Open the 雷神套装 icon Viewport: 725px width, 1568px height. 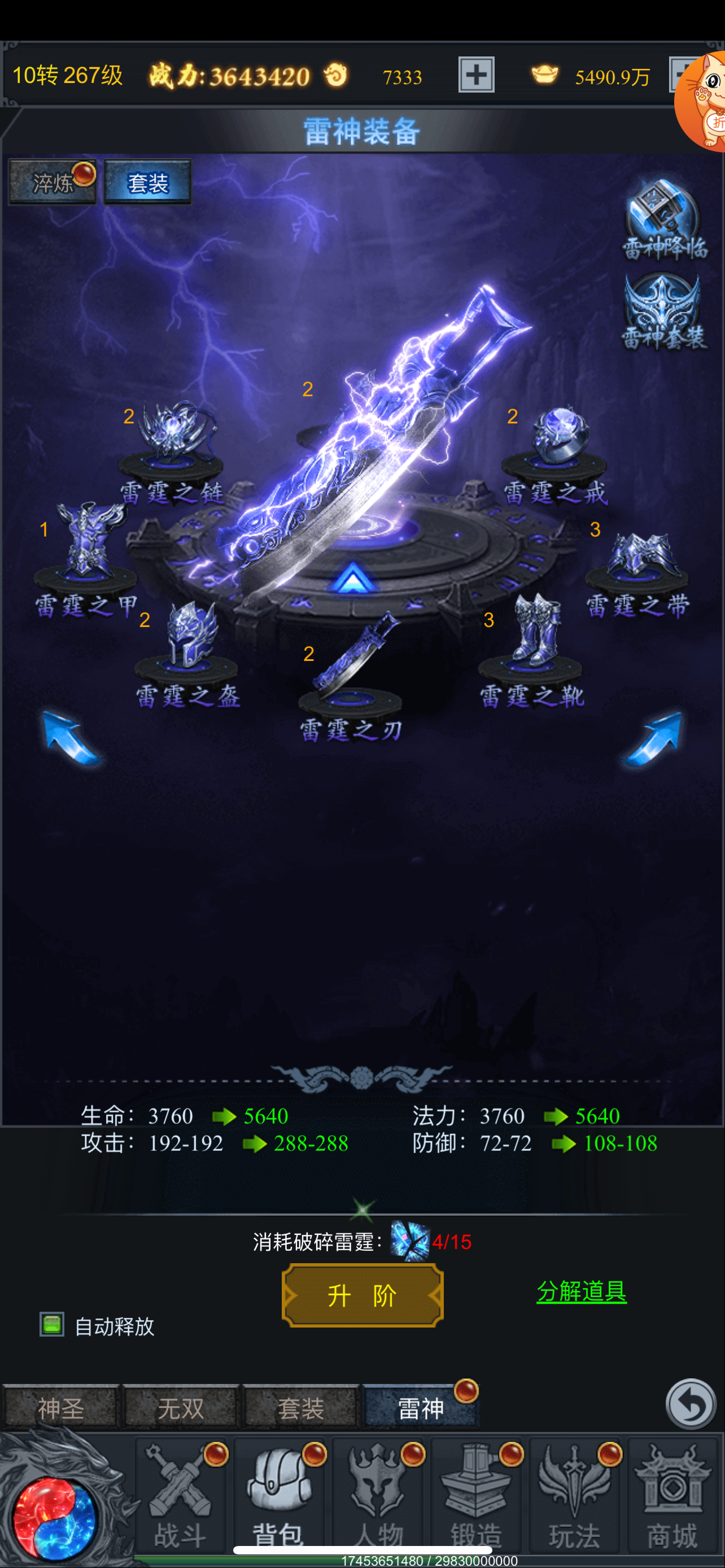pyautogui.click(x=663, y=312)
